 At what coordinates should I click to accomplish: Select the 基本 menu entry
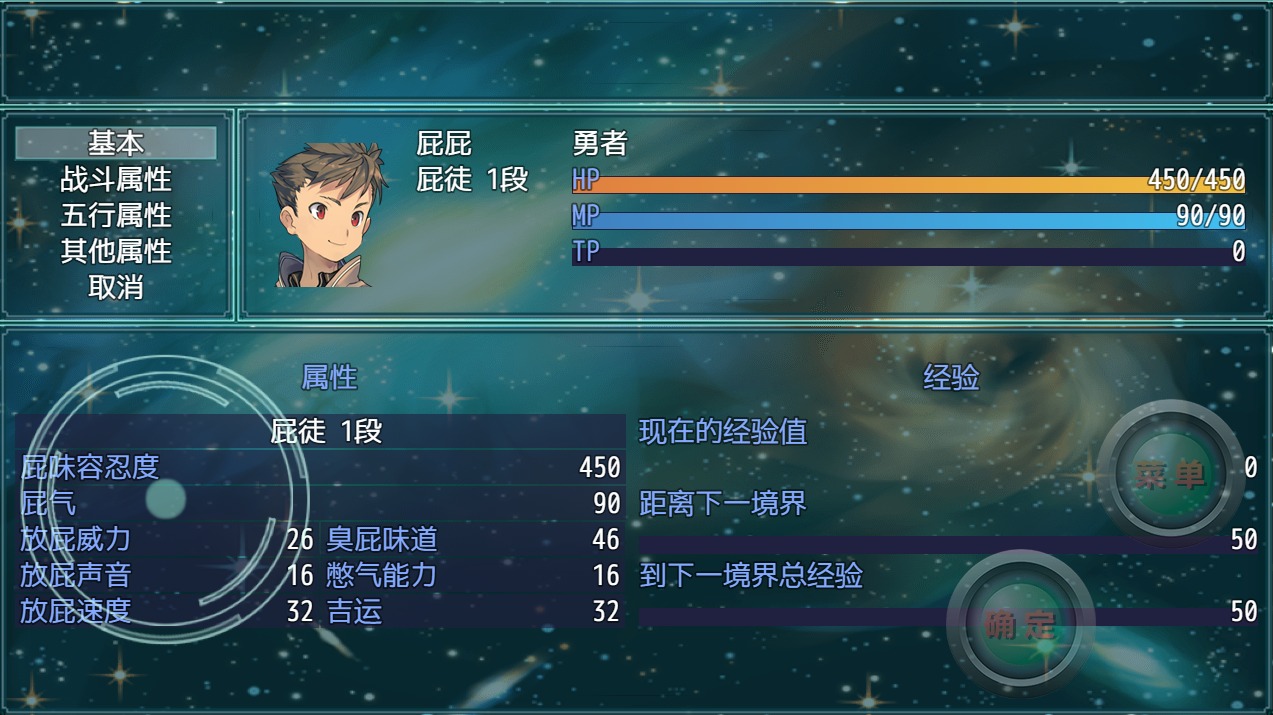(116, 143)
